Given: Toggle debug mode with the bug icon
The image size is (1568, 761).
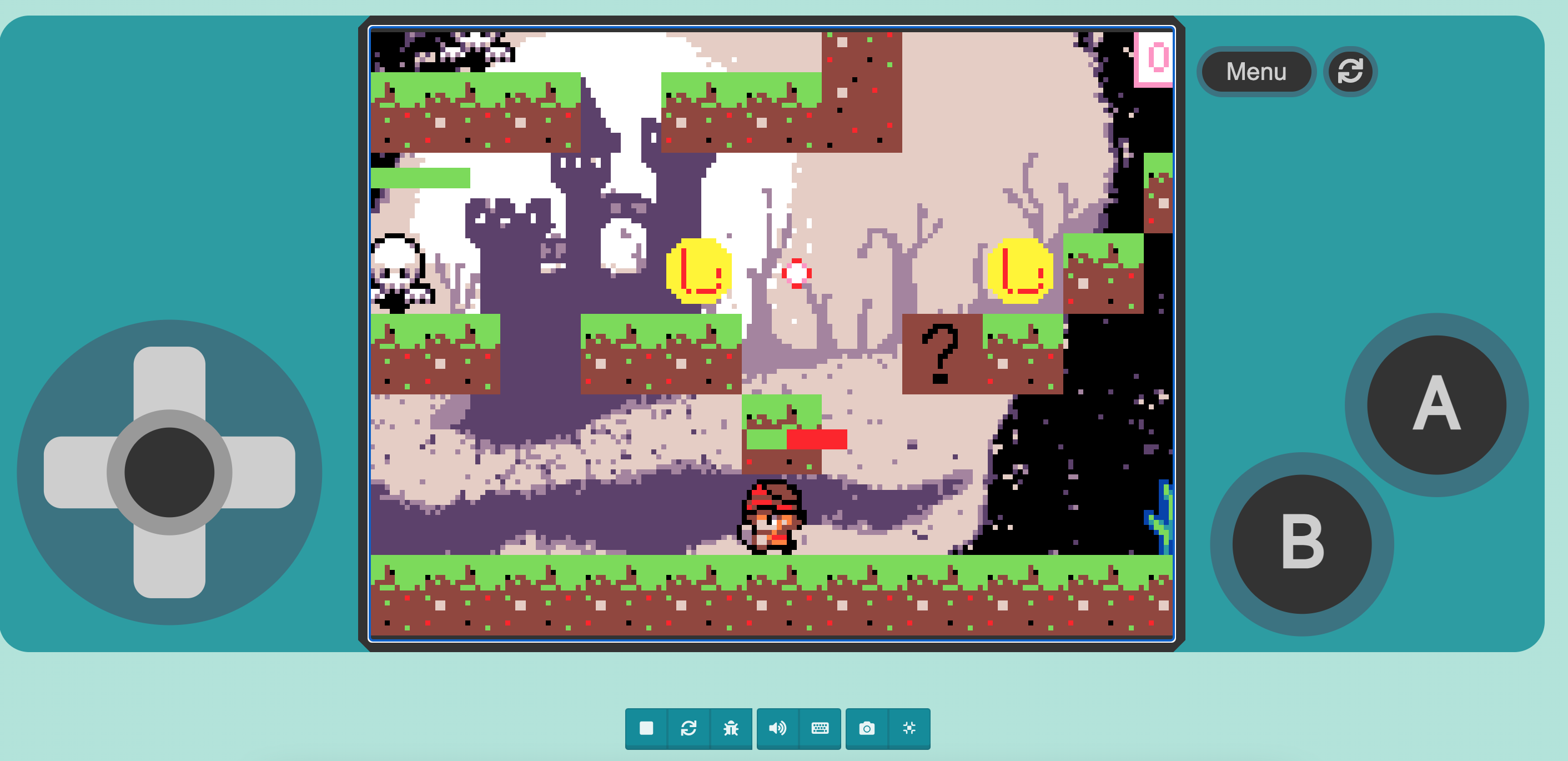Looking at the screenshot, I should point(732,728).
